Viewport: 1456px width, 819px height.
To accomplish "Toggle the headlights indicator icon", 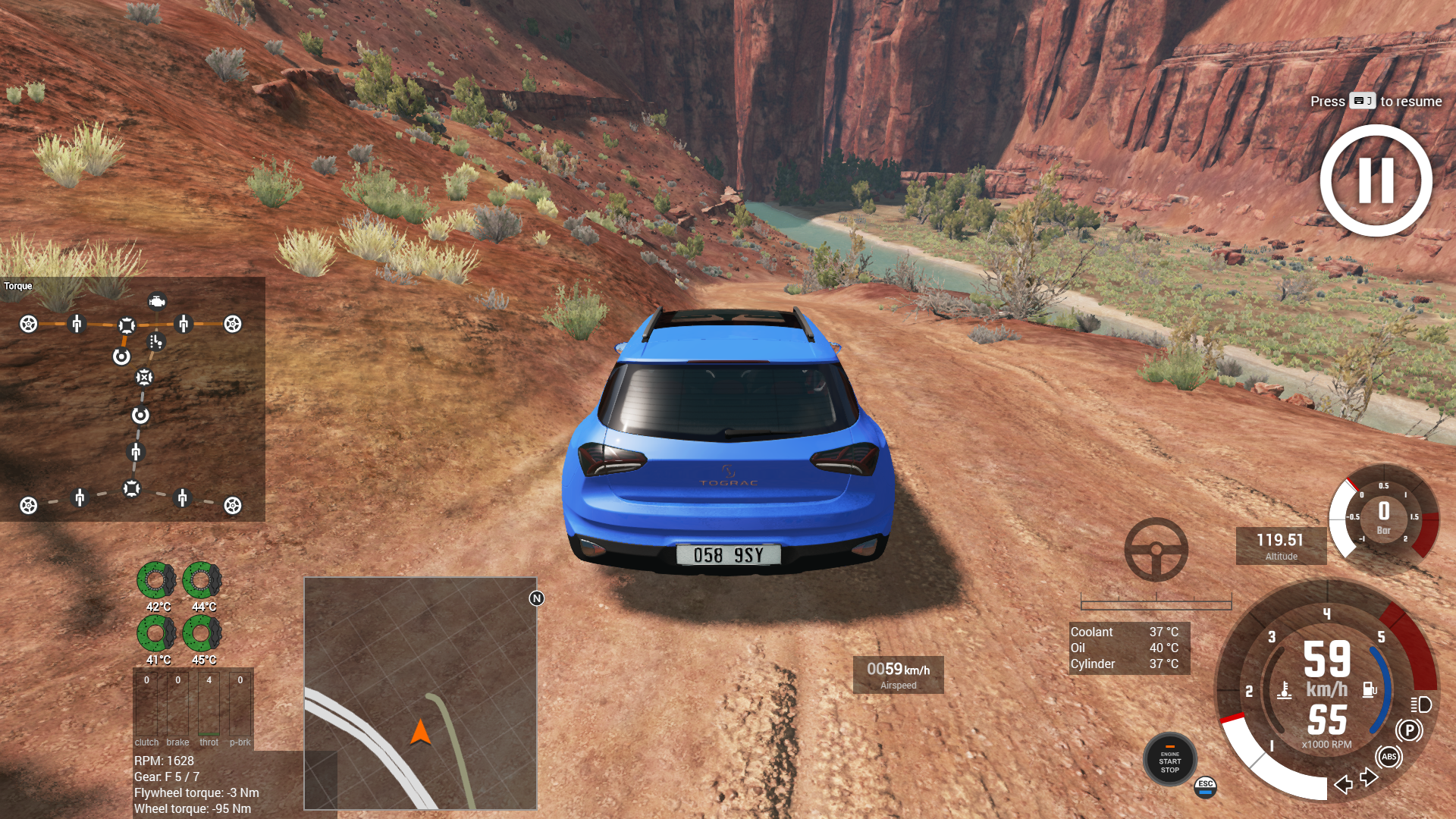I will pos(1421,704).
